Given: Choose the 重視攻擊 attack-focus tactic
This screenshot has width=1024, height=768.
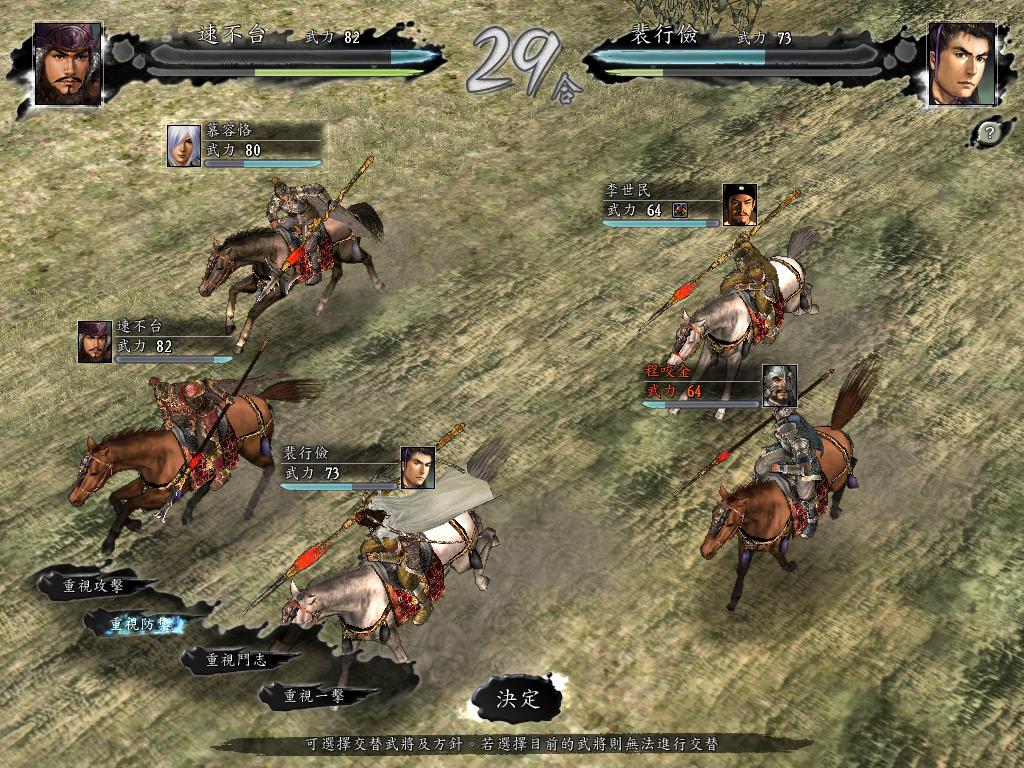Looking at the screenshot, I should [93, 586].
